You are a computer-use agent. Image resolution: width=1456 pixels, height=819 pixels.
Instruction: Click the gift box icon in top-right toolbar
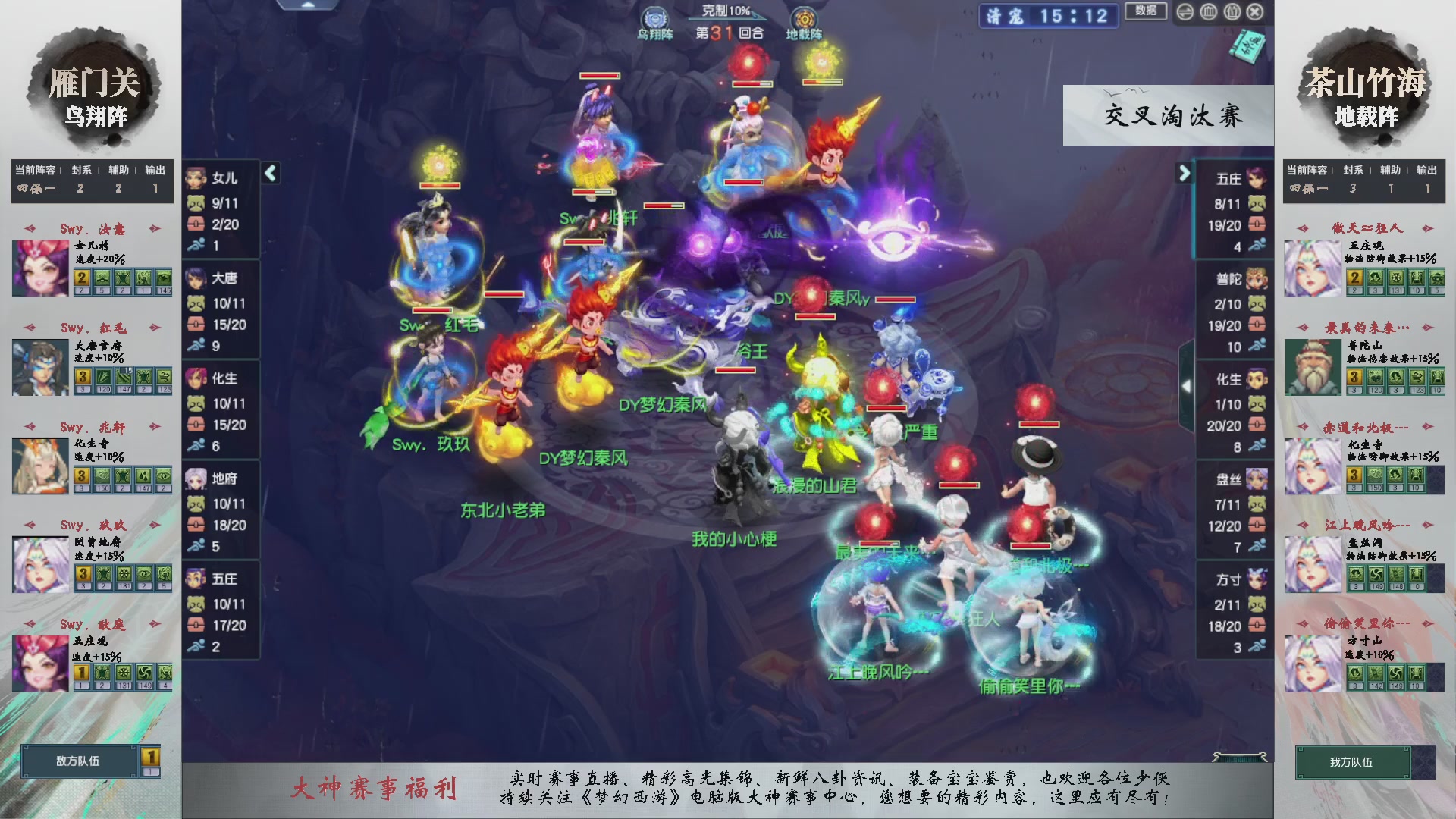click(1232, 12)
